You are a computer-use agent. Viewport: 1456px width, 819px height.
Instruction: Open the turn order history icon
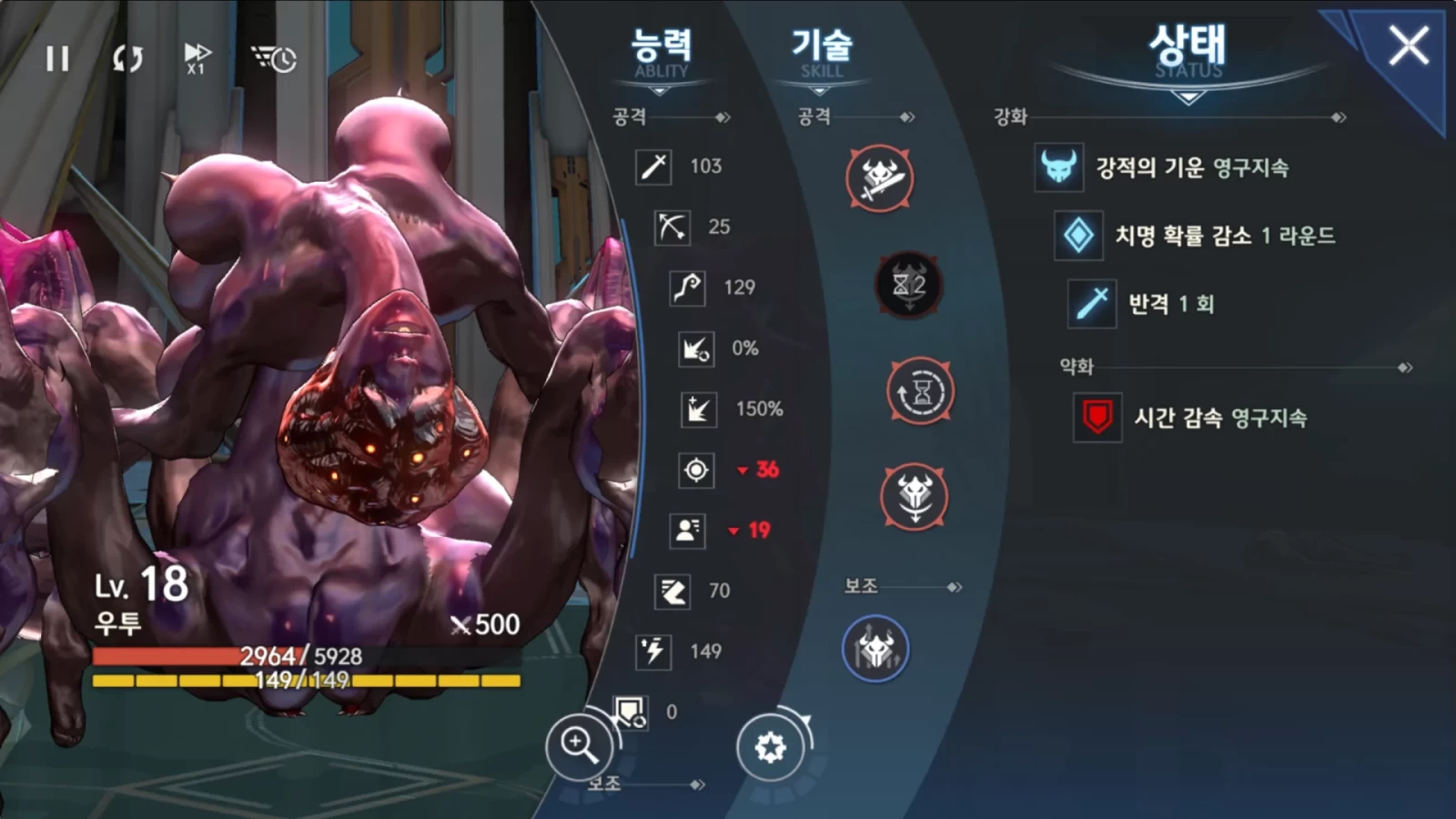(273, 59)
